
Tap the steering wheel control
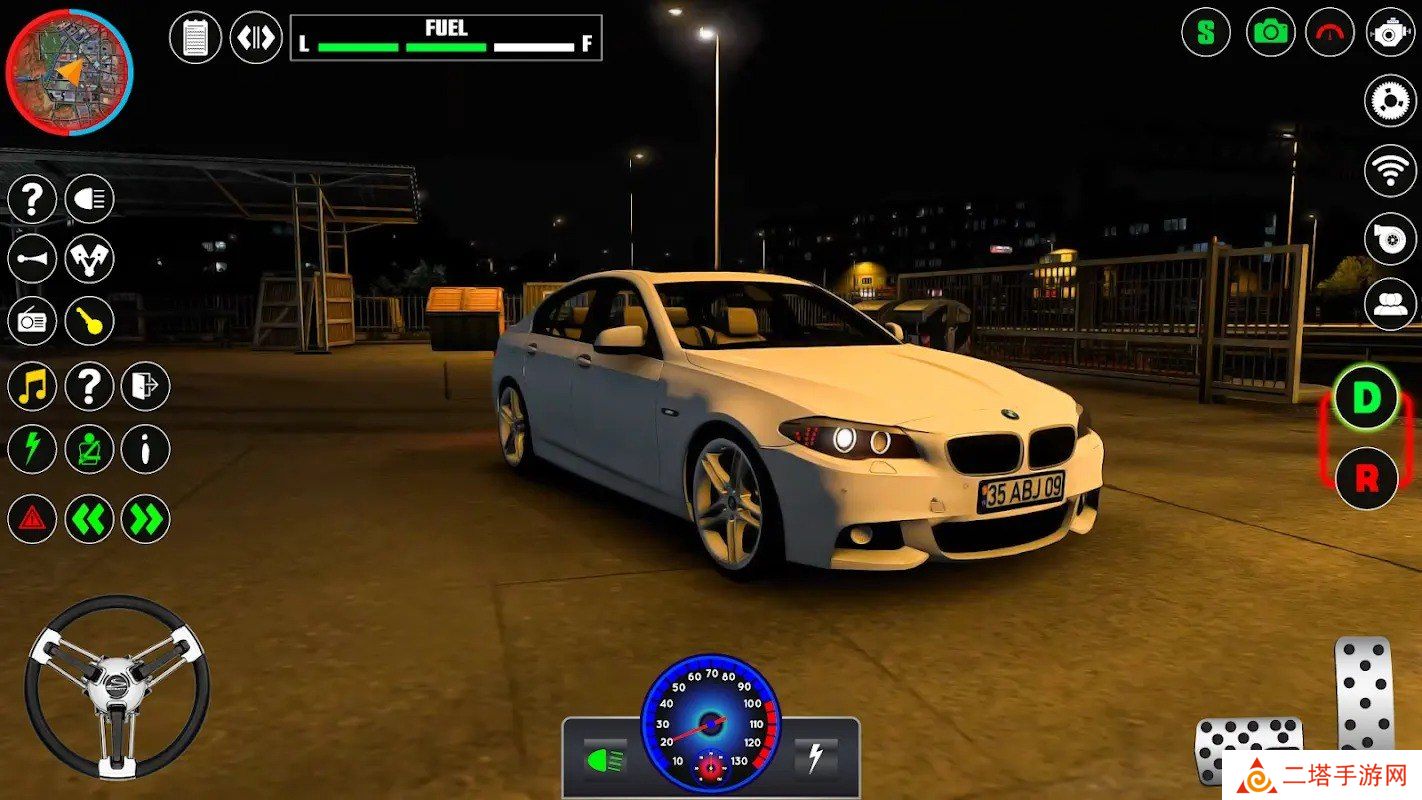point(117,687)
